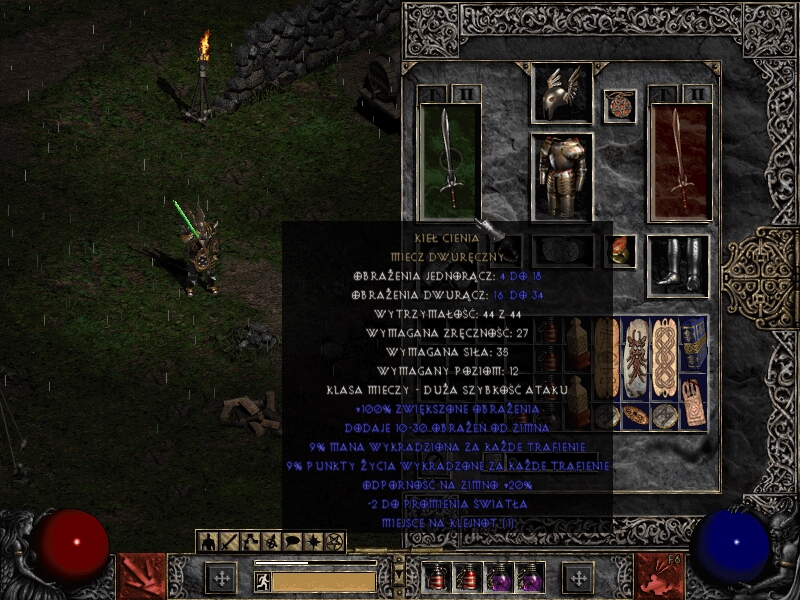Select the sword in the right weapon slot
The width and height of the screenshot is (800, 600).
[x=679, y=160]
